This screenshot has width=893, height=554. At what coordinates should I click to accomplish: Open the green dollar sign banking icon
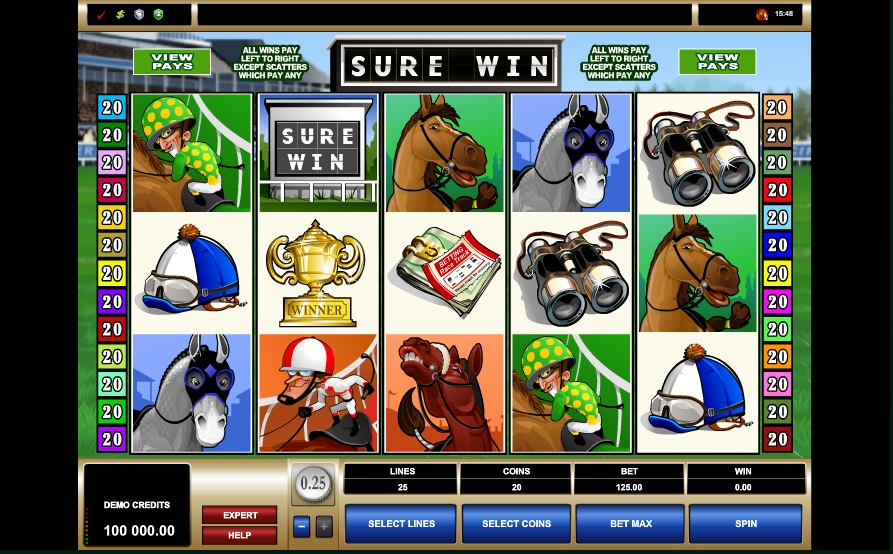point(120,15)
